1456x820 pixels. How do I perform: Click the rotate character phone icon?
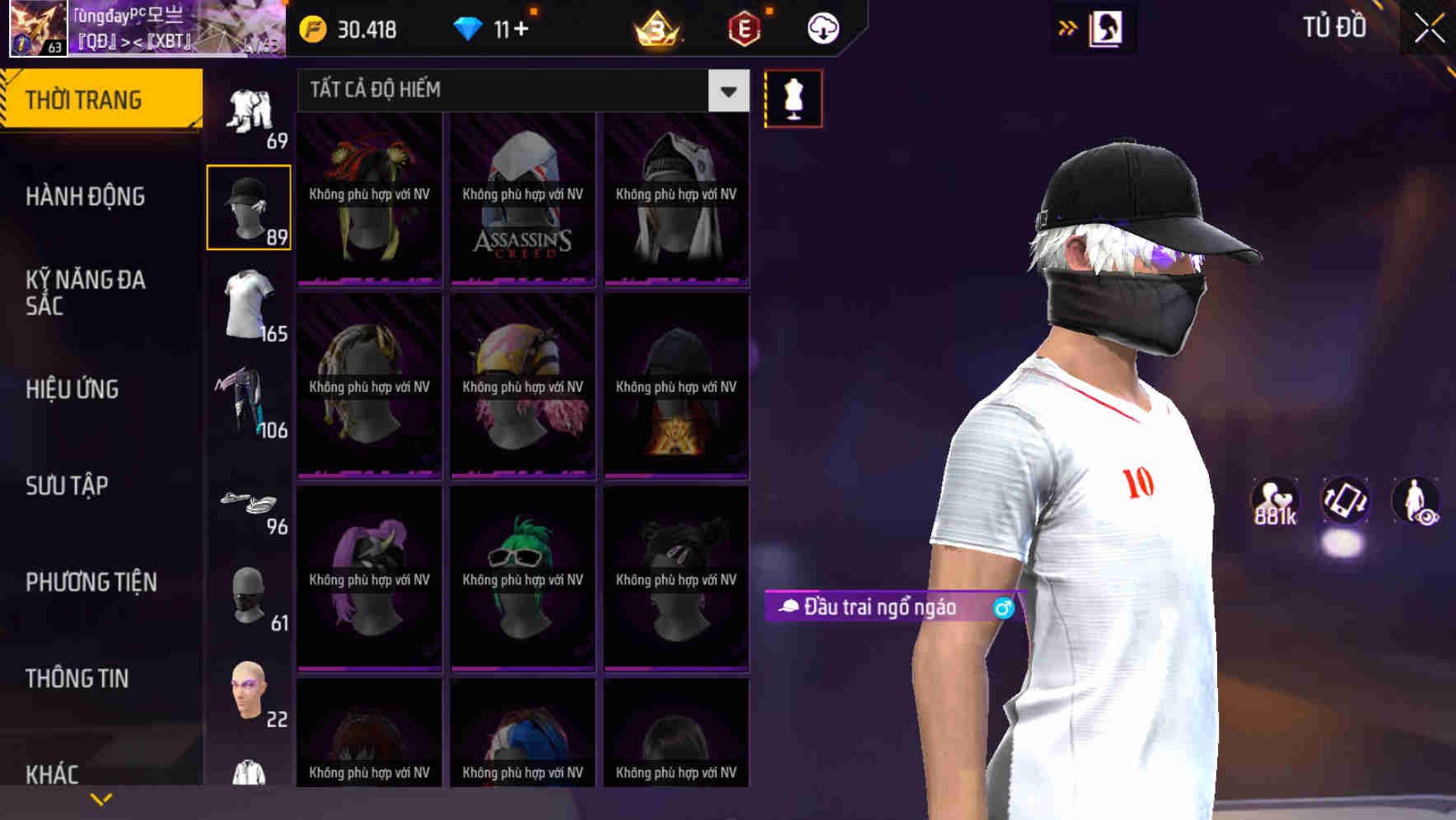coord(1345,502)
